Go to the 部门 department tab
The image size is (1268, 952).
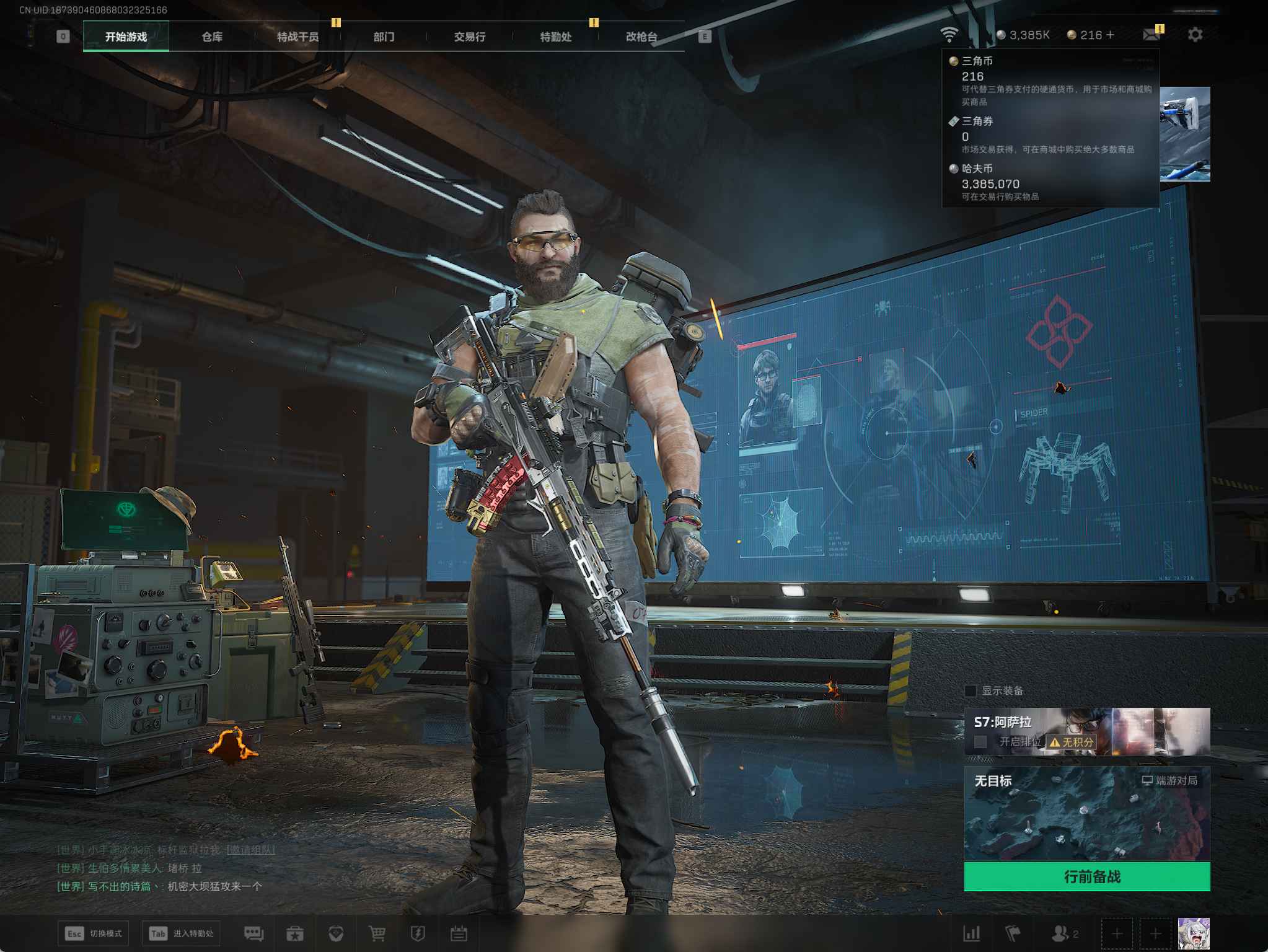click(x=384, y=37)
